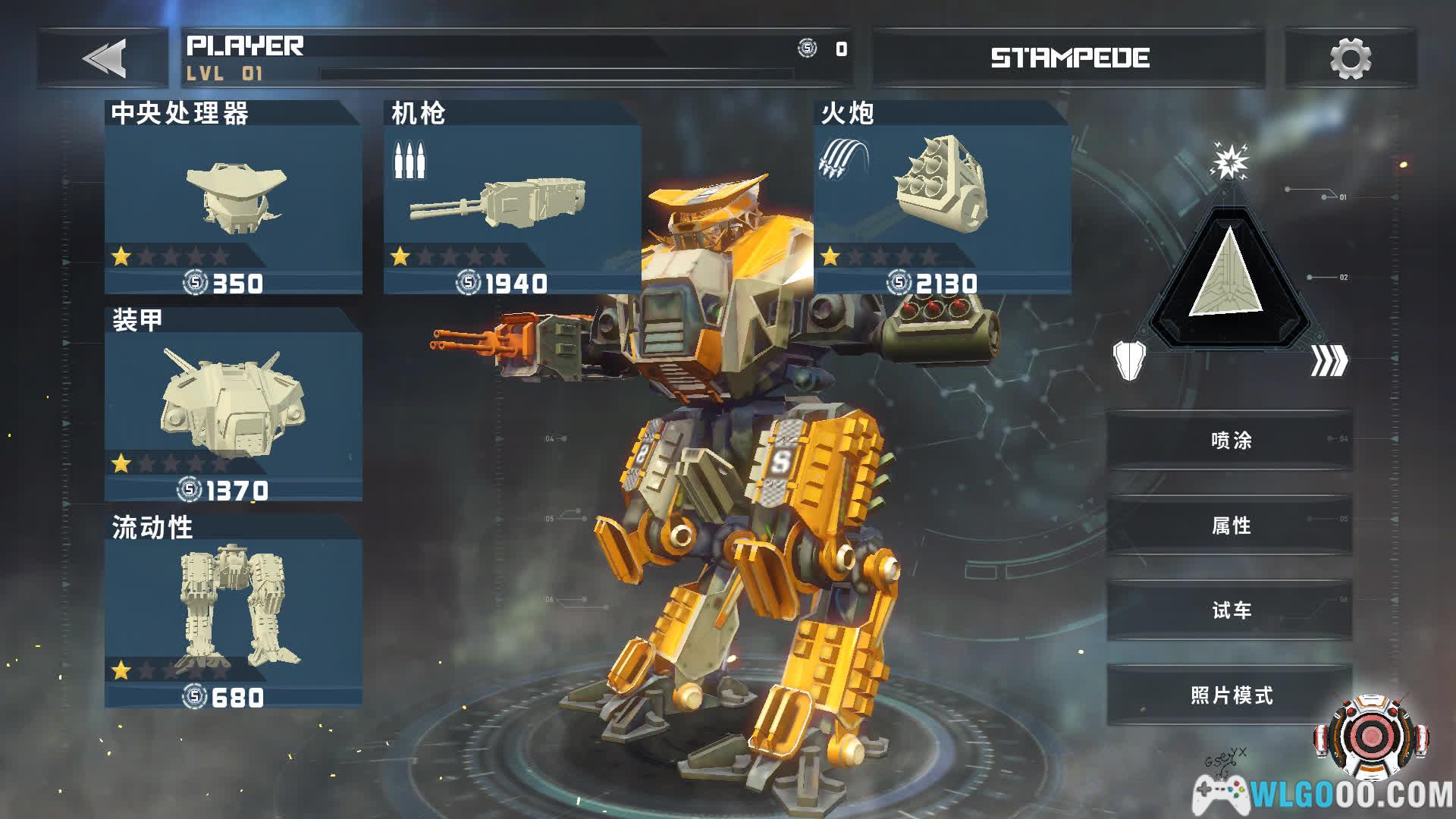The width and height of the screenshot is (1456, 819).
Task: Go back using the double-arrow button
Action: 104,58
